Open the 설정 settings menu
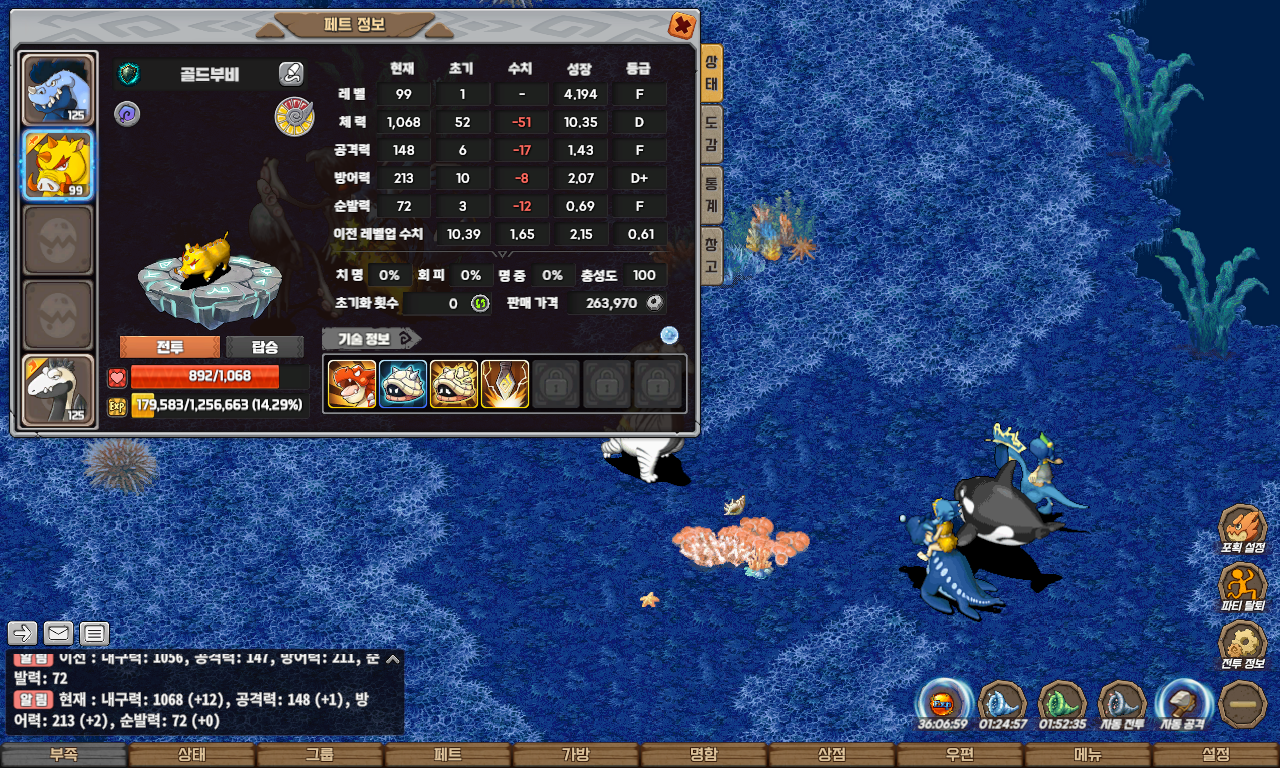This screenshot has width=1280, height=768. tap(1215, 755)
